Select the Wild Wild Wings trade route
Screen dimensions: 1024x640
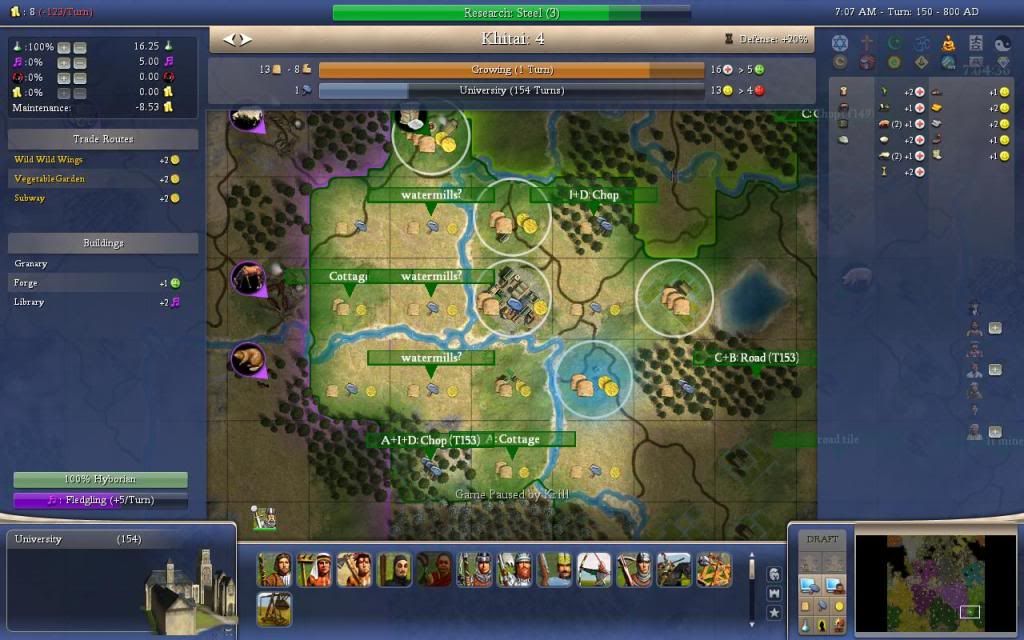tap(49, 160)
